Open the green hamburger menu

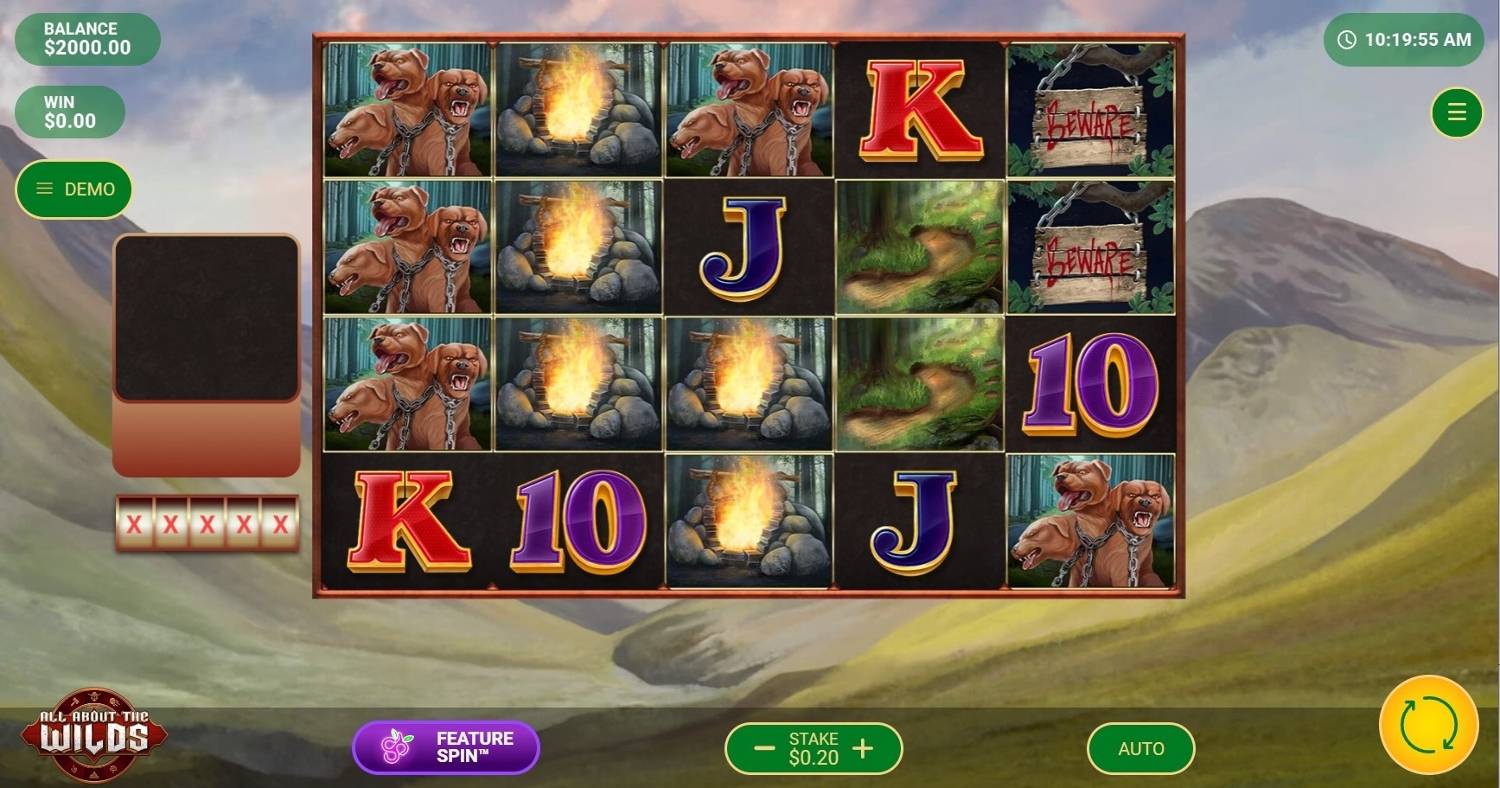click(1456, 113)
